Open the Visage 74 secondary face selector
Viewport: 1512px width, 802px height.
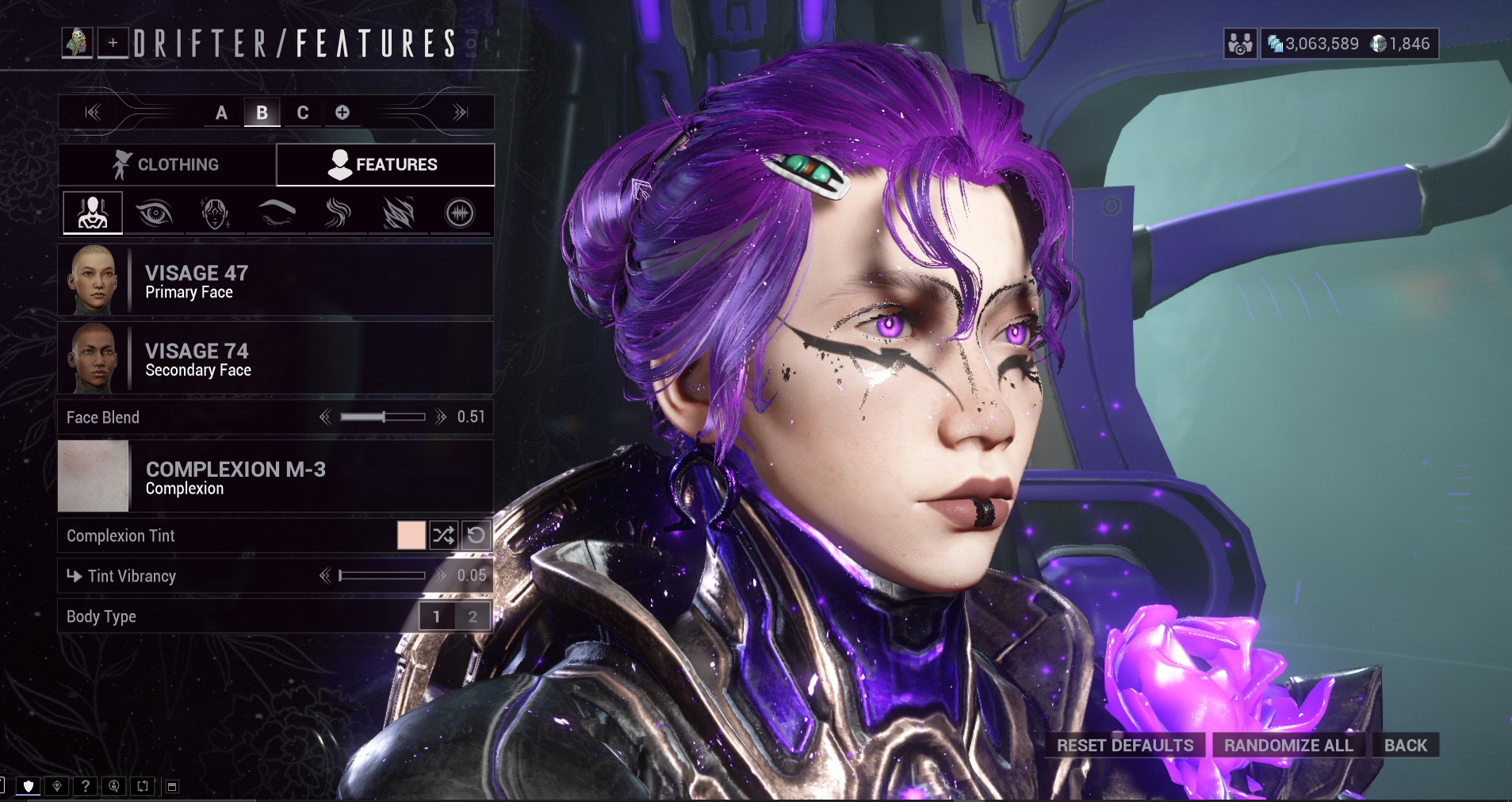(x=275, y=359)
